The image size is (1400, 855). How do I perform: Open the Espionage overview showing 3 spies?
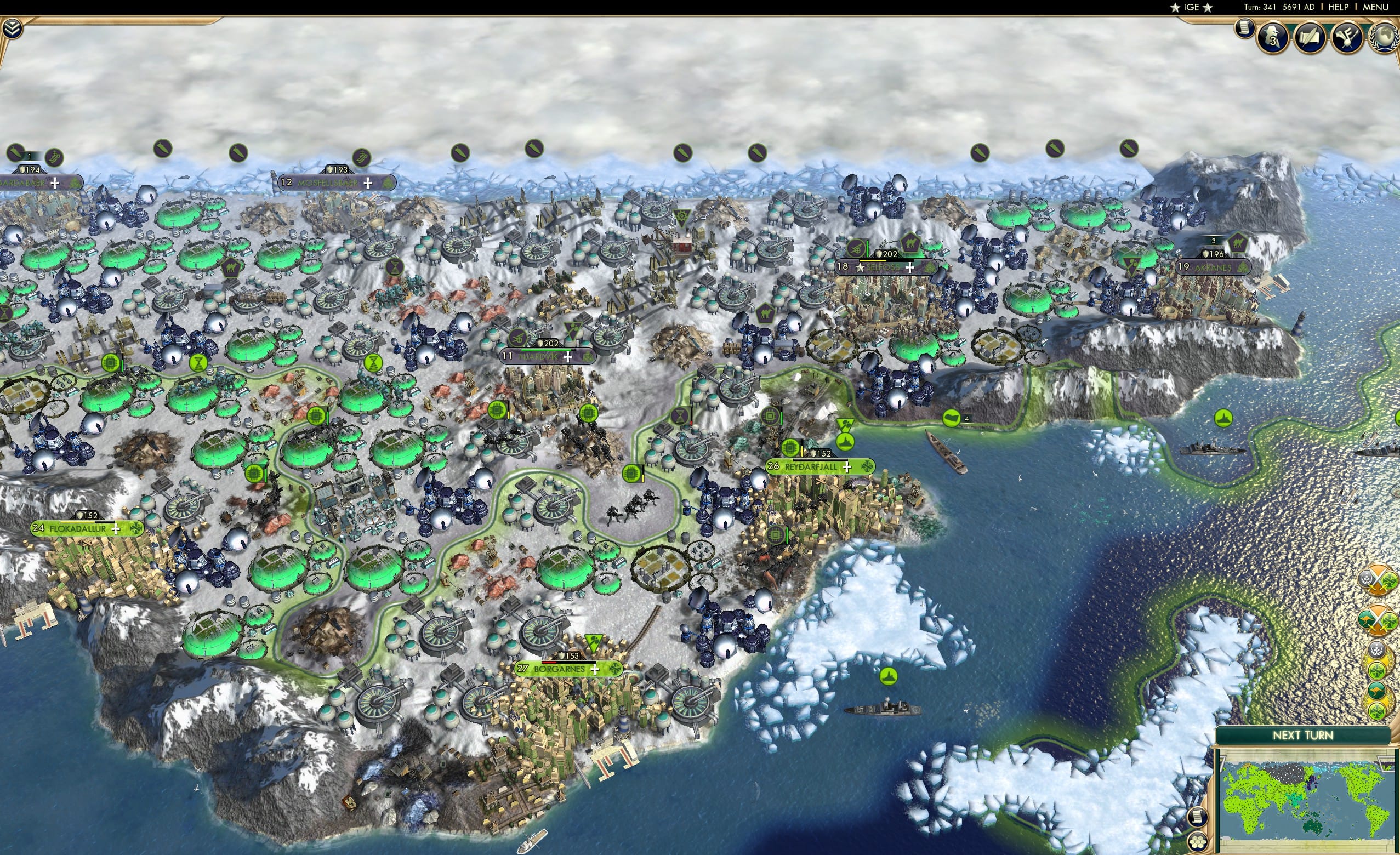click(1273, 38)
